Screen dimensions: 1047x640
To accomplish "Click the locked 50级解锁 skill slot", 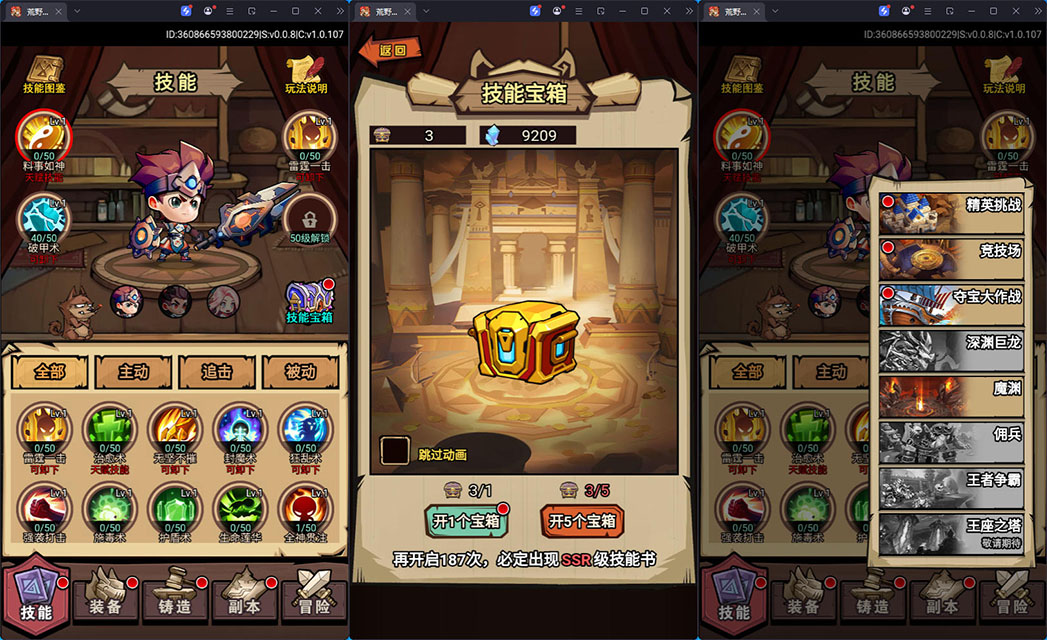I will click(x=309, y=220).
